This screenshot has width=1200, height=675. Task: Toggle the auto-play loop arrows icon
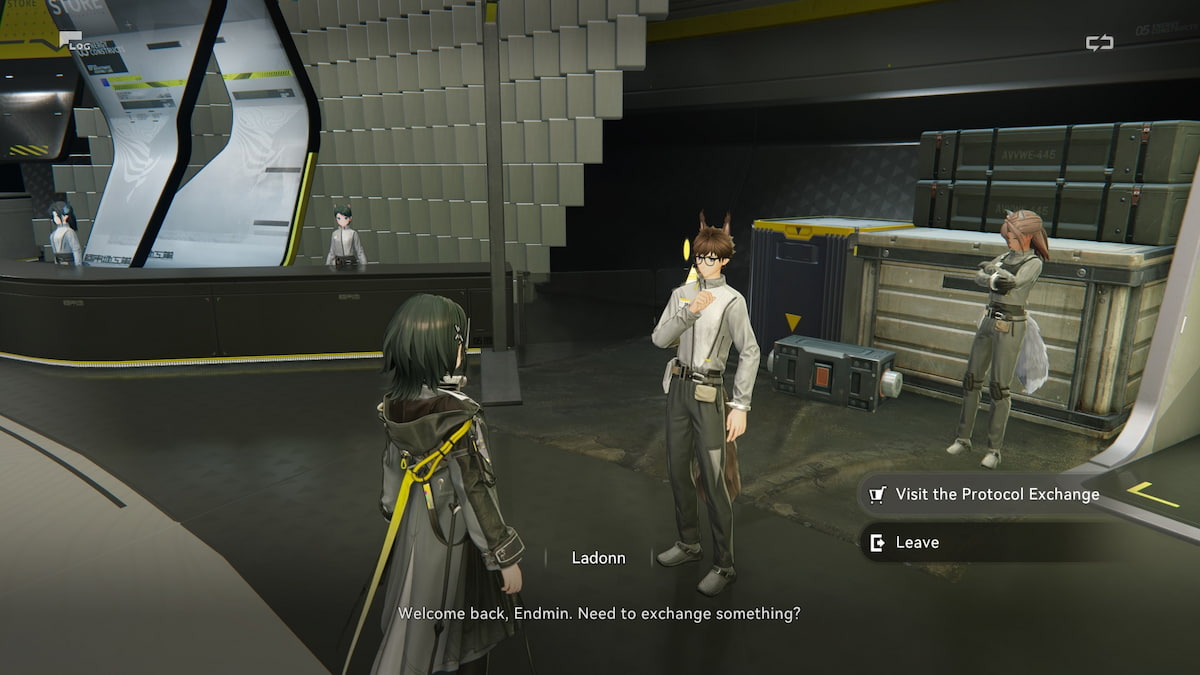point(1099,43)
